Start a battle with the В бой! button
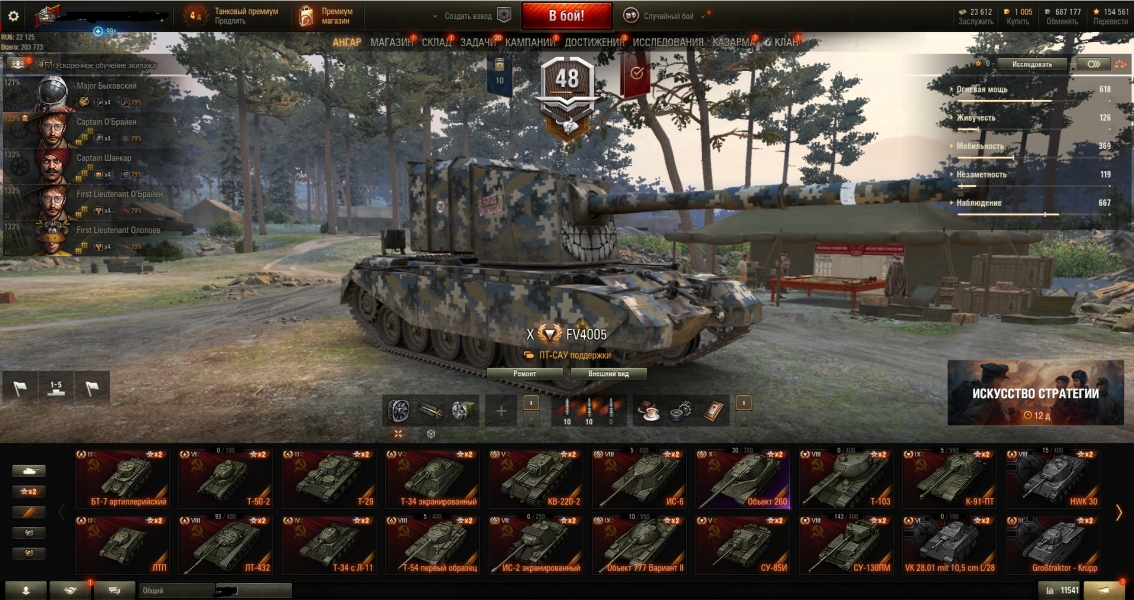 pos(566,16)
